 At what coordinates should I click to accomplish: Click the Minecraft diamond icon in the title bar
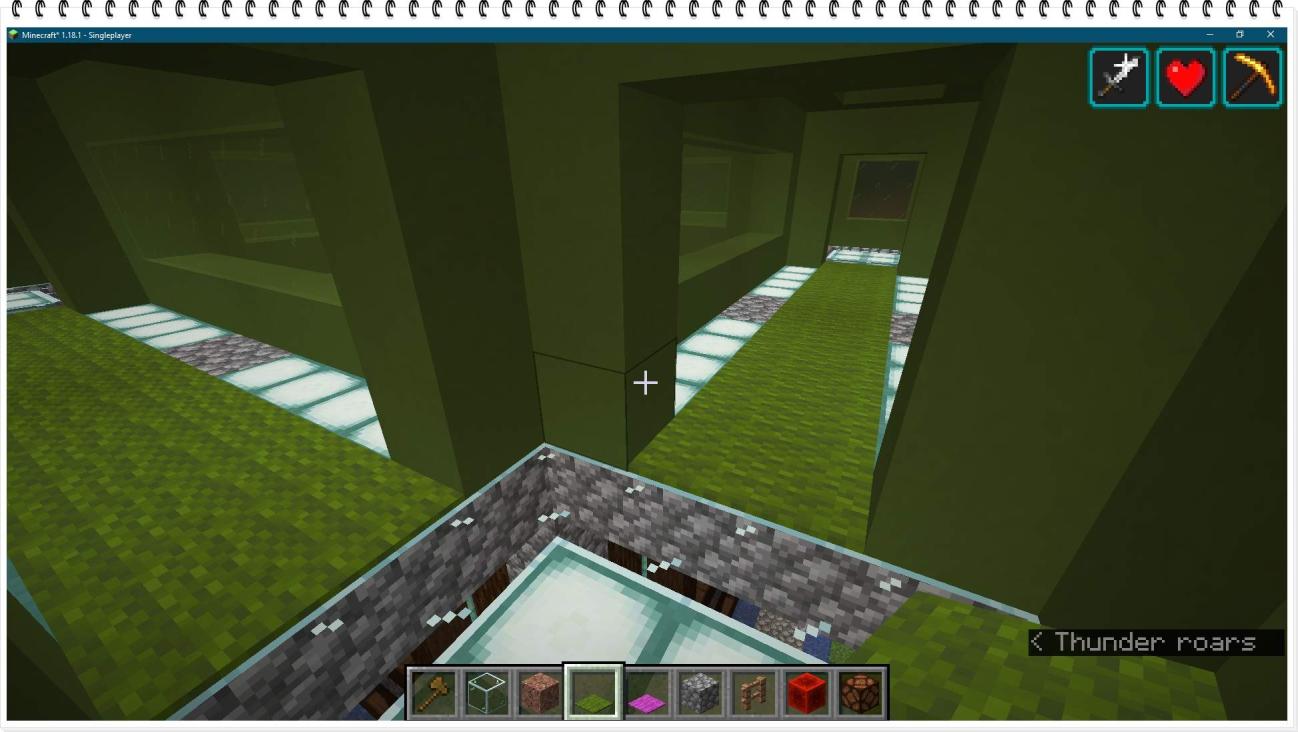(14, 33)
